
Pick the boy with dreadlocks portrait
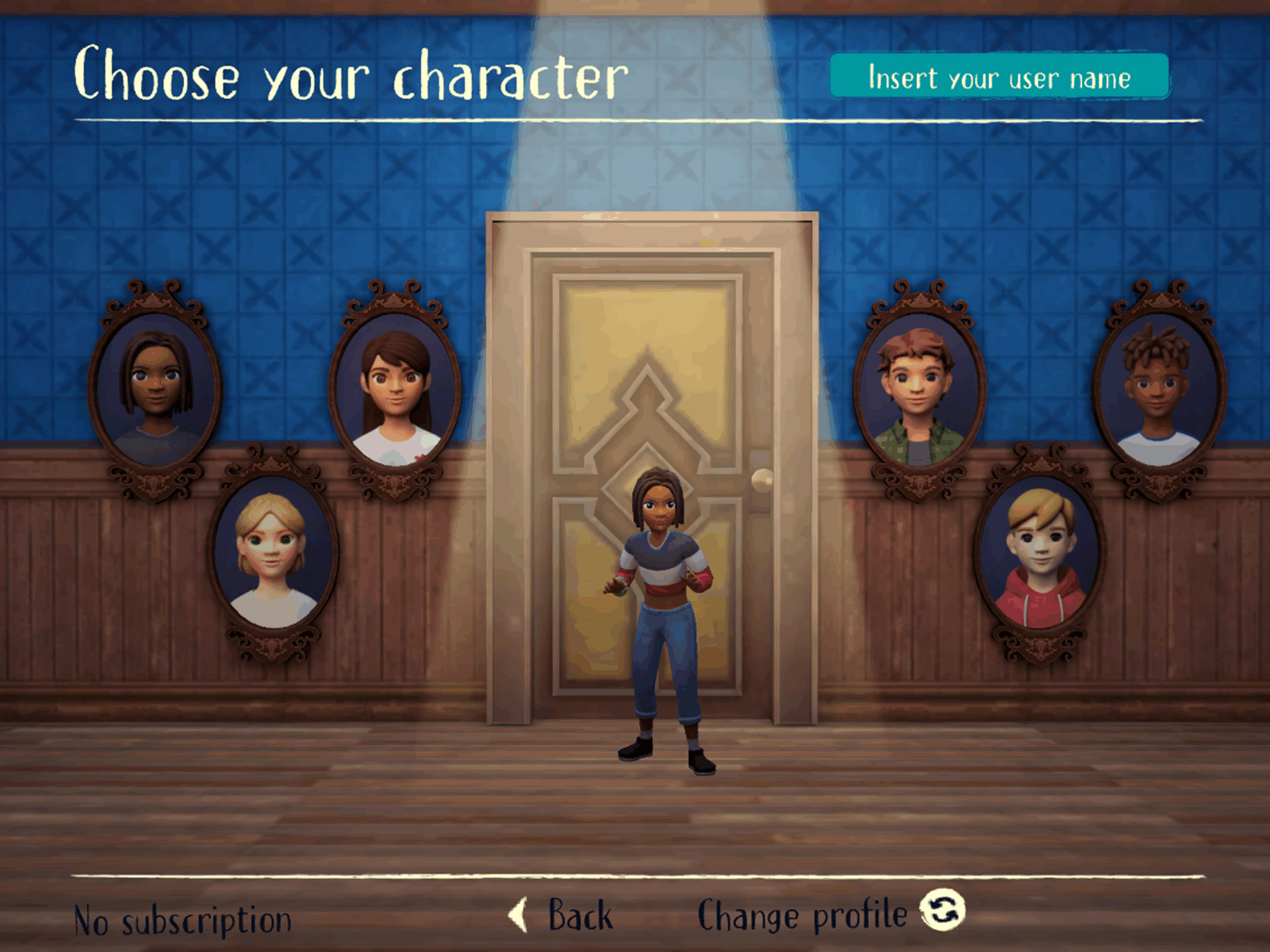[1158, 390]
